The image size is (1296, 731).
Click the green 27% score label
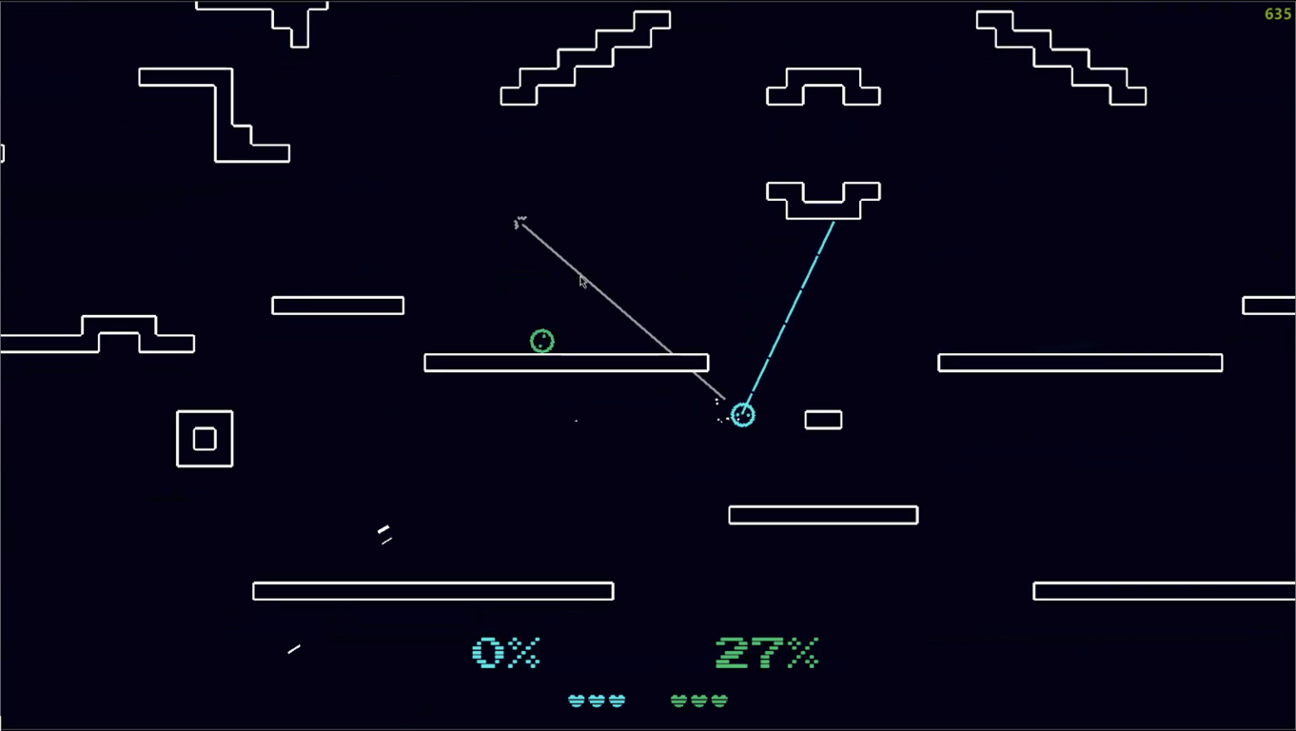767,652
